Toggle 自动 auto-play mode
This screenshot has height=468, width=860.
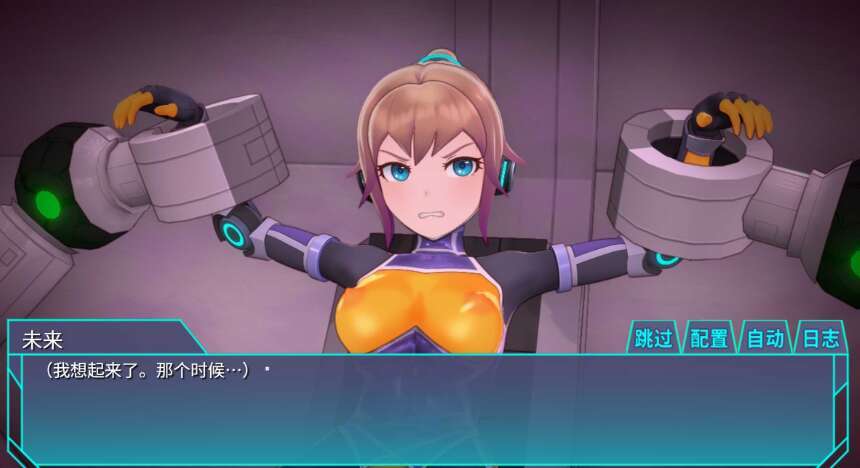click(765, 338)
